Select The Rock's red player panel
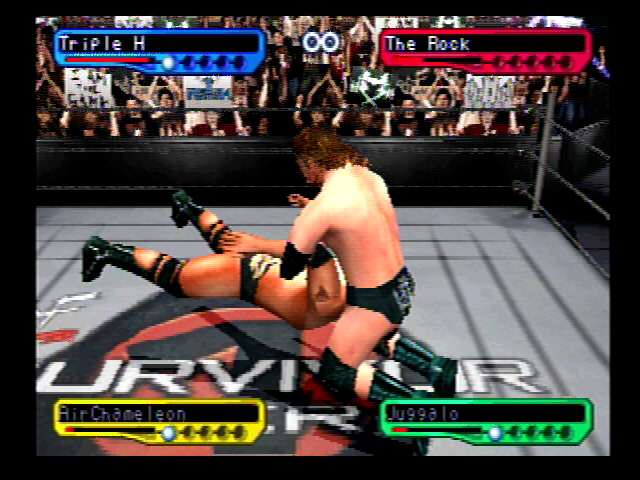This screenshot has width=640, height=480. pyautogui.click(x=485, y=51)
